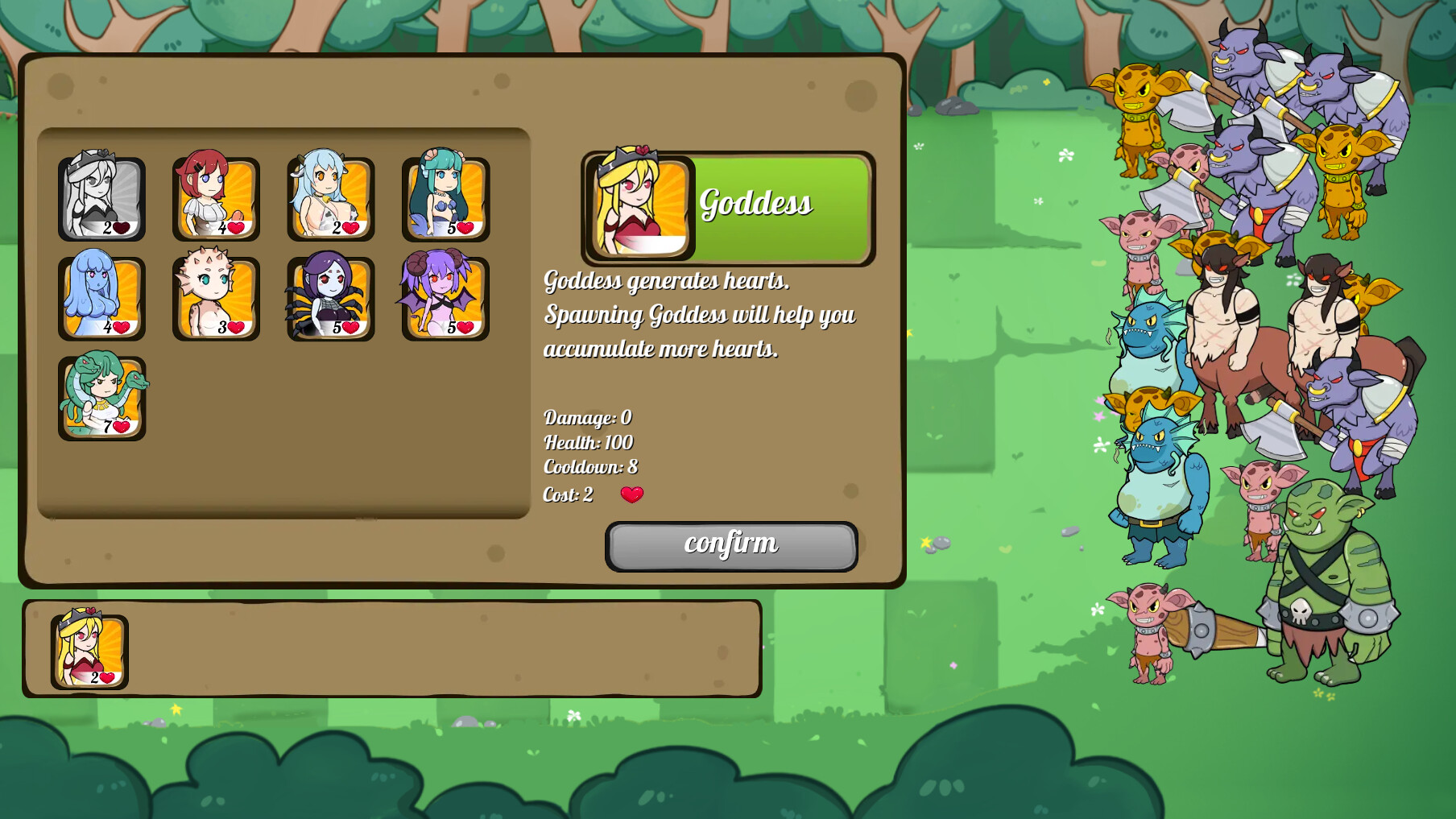Select the spider girl card costing 5 hearts
Screen dimensions: 1456x819
click(331, 298)
